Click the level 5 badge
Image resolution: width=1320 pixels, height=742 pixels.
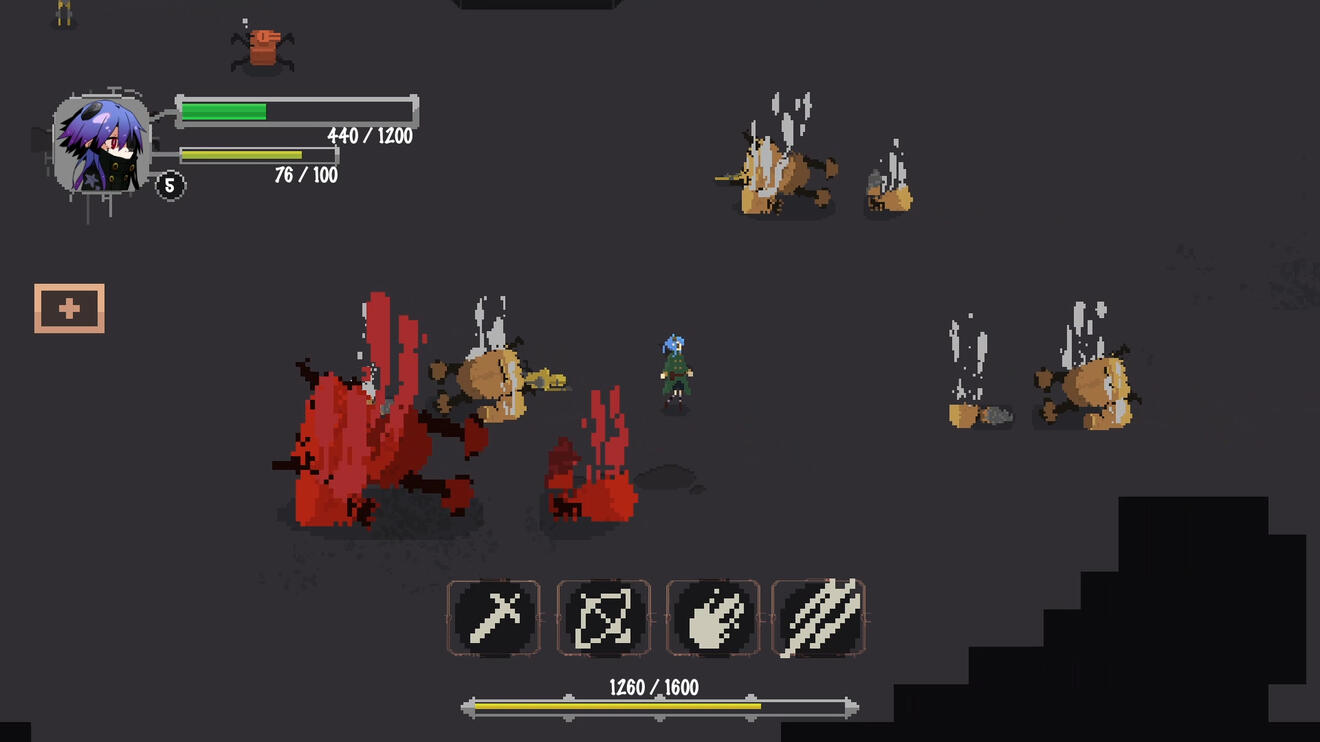coord(172,187)
